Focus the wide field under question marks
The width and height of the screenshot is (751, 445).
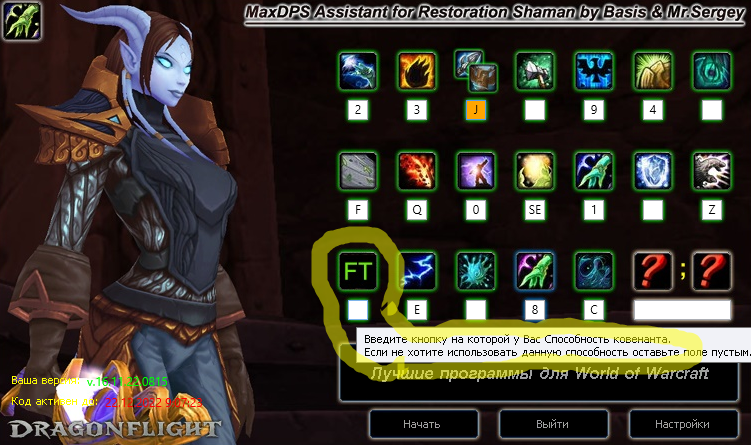[682, 309]
